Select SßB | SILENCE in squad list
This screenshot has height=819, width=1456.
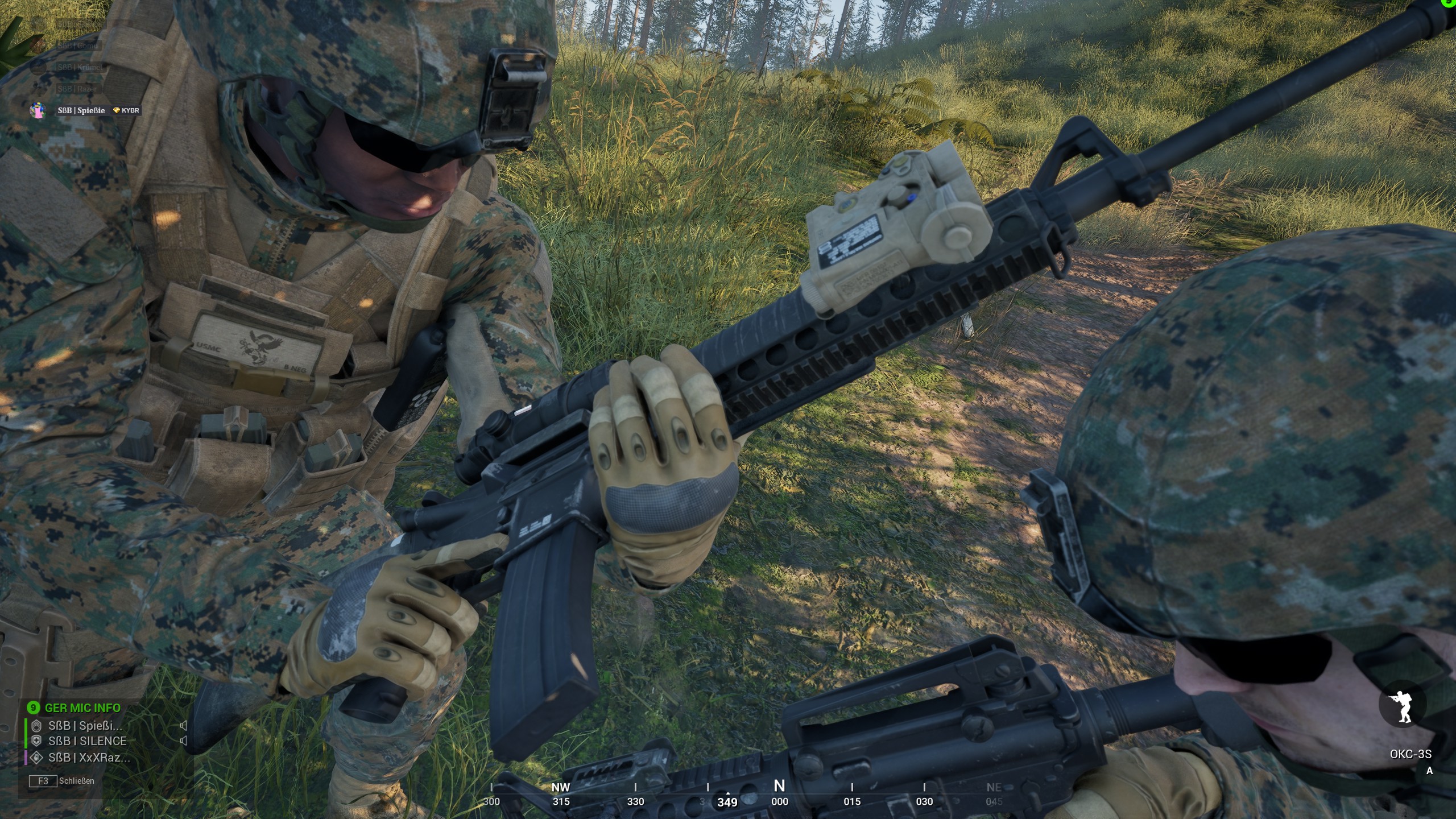87,741
